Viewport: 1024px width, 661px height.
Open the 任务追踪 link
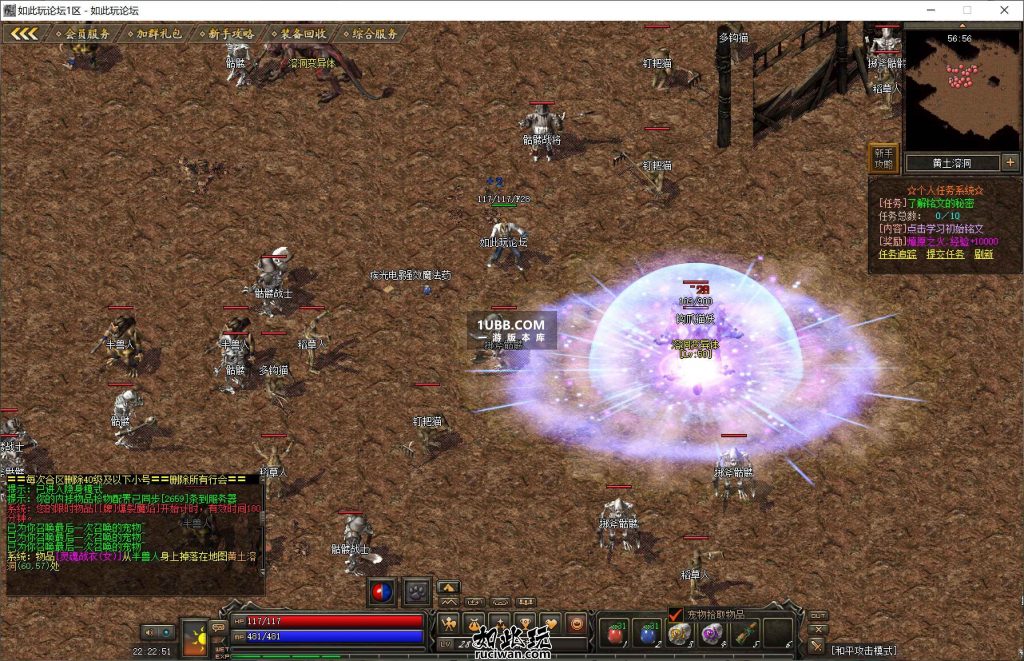click(x=895, y=254)
